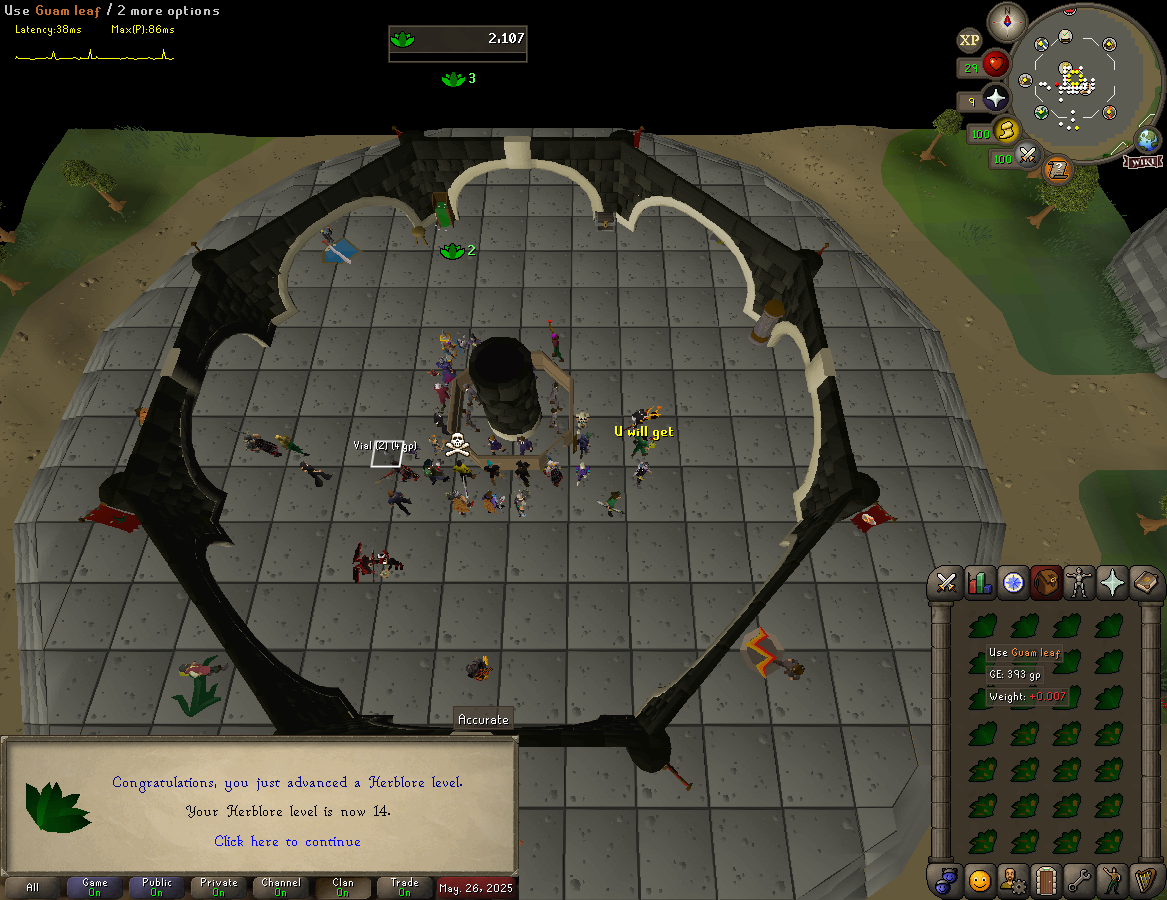Open the Logout door tab
Screen dimensions: 1167x900
[x=1046, y=880]
